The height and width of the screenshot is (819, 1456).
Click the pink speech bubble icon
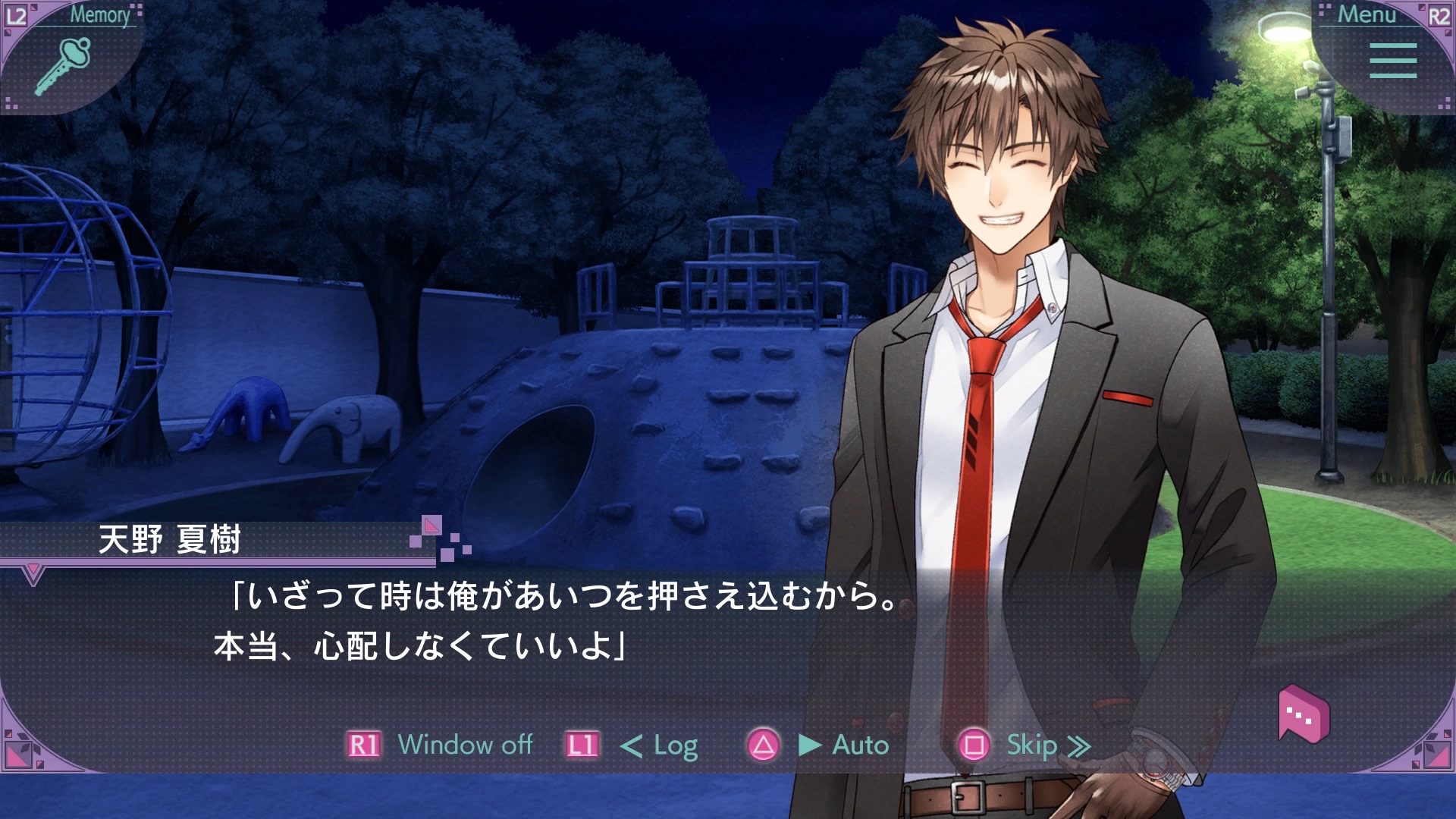(1304, 714)
